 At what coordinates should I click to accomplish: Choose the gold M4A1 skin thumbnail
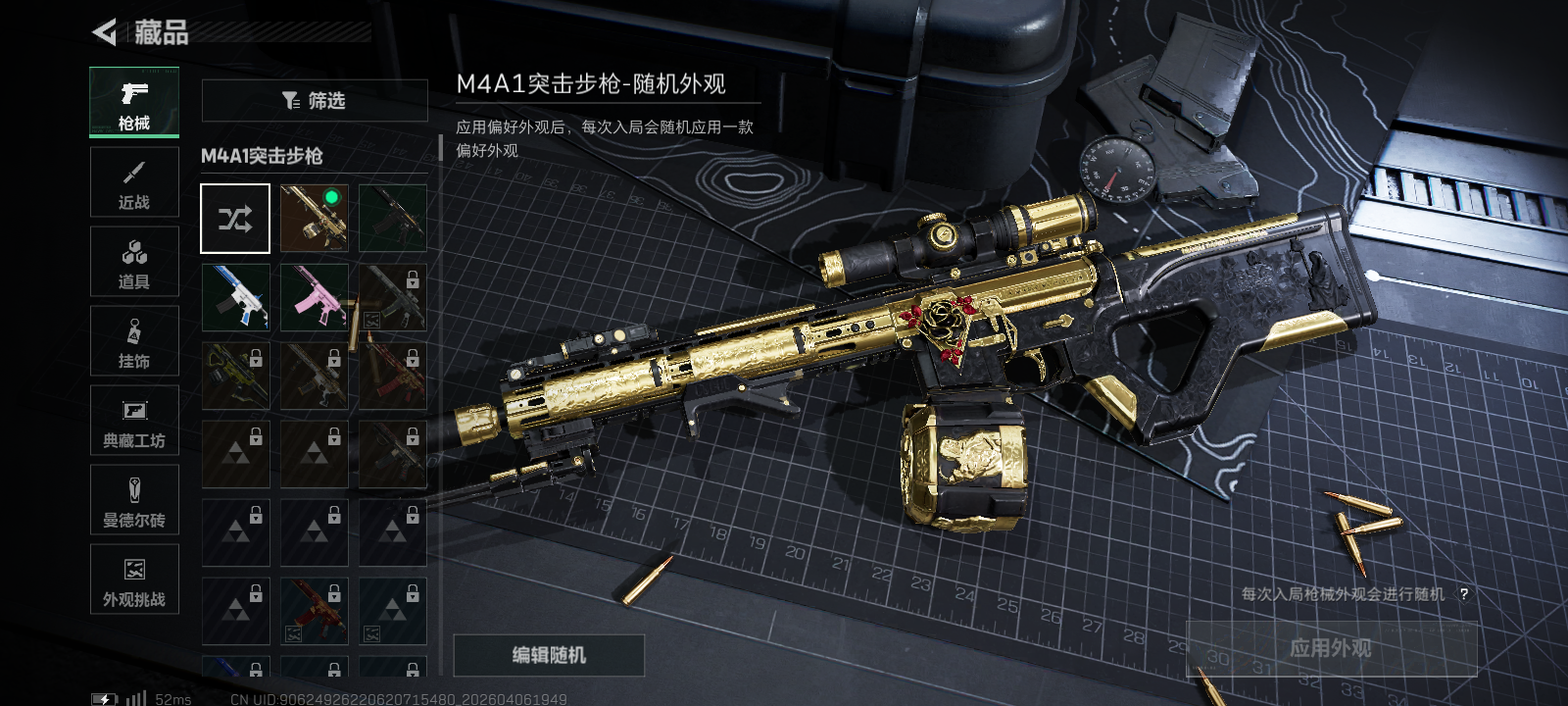(314, 218)
